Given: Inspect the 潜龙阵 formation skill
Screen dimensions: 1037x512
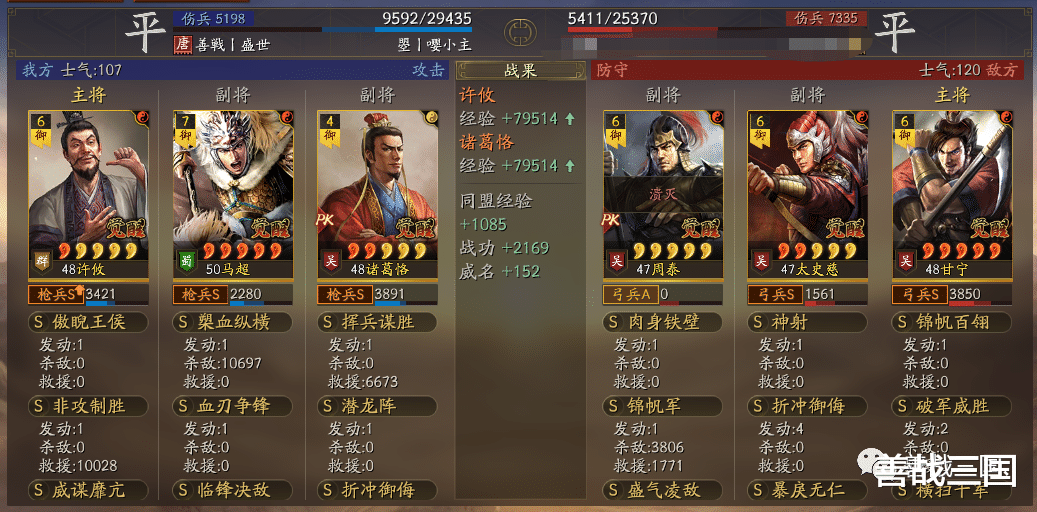Looking at the screenshot, I should click(x=376, y=406).
